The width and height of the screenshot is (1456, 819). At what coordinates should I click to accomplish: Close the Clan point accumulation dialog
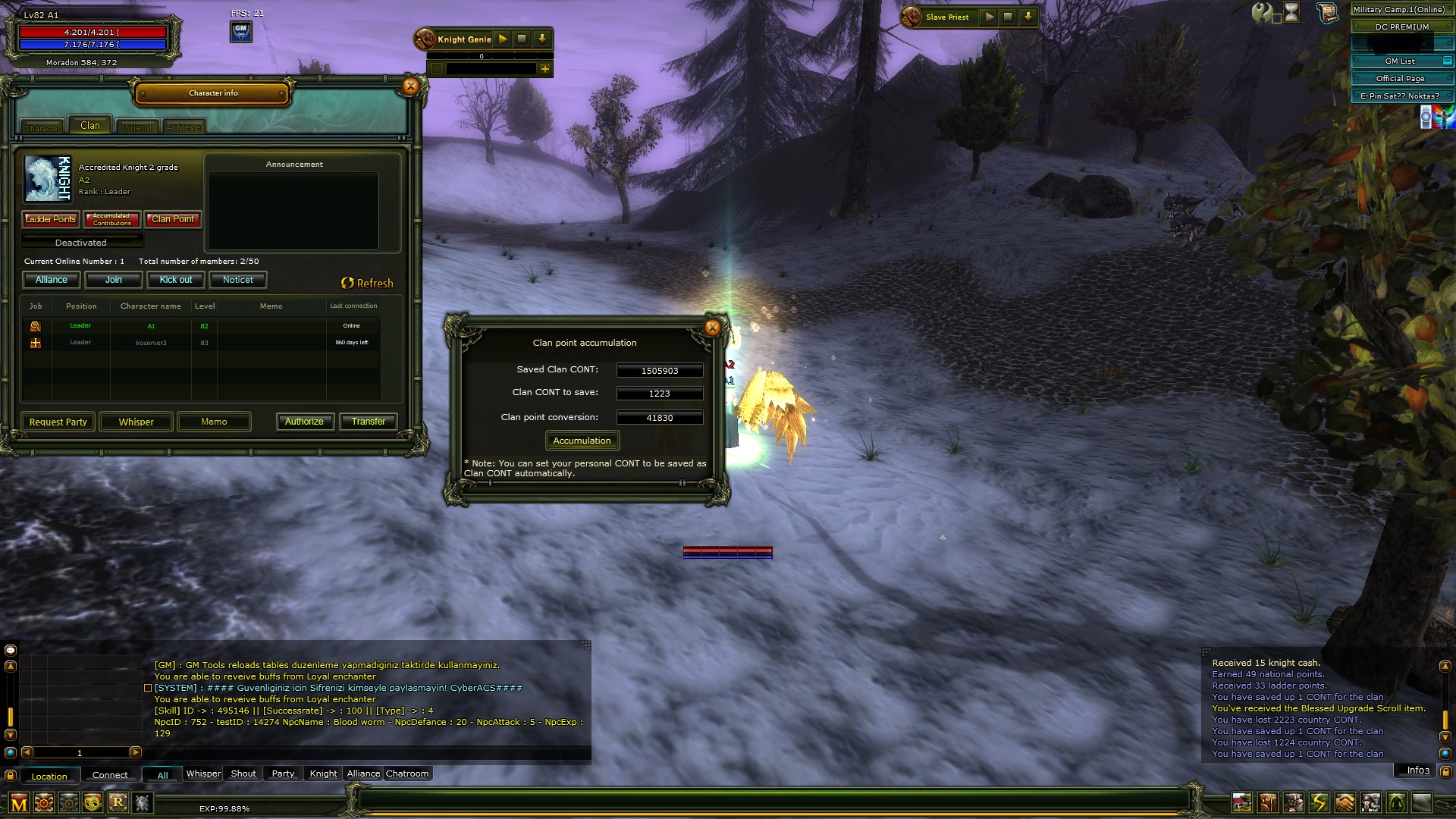pos(712,328)
